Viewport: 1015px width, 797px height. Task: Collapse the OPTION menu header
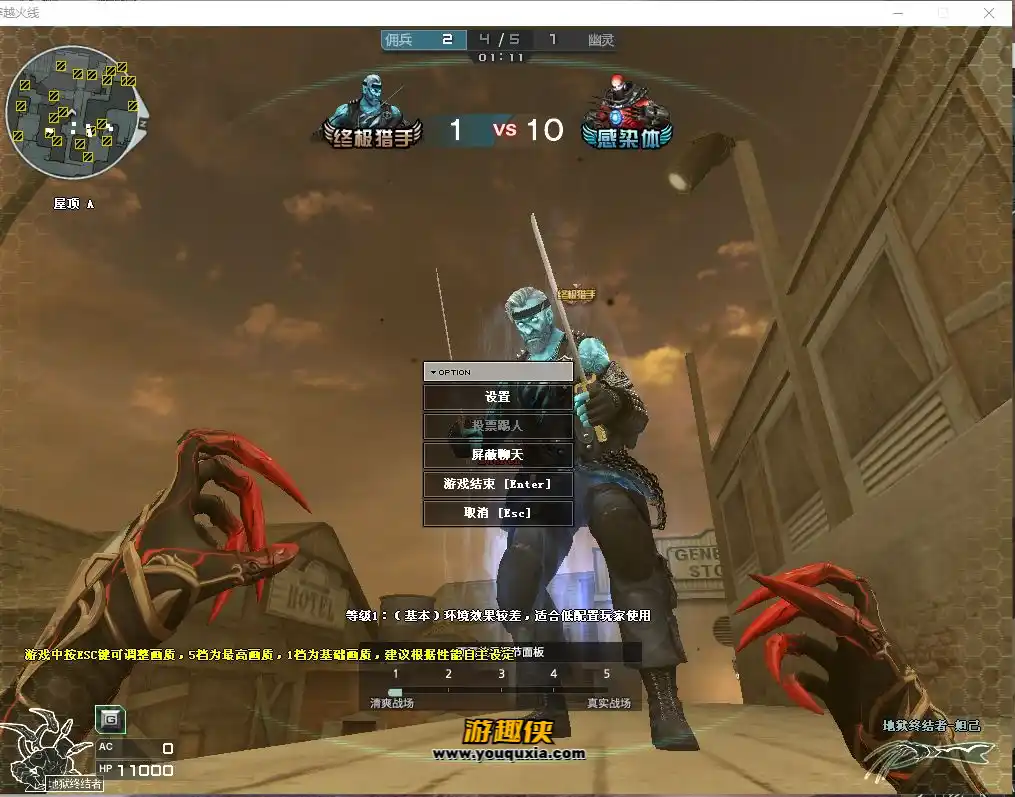tap(497, 372)
